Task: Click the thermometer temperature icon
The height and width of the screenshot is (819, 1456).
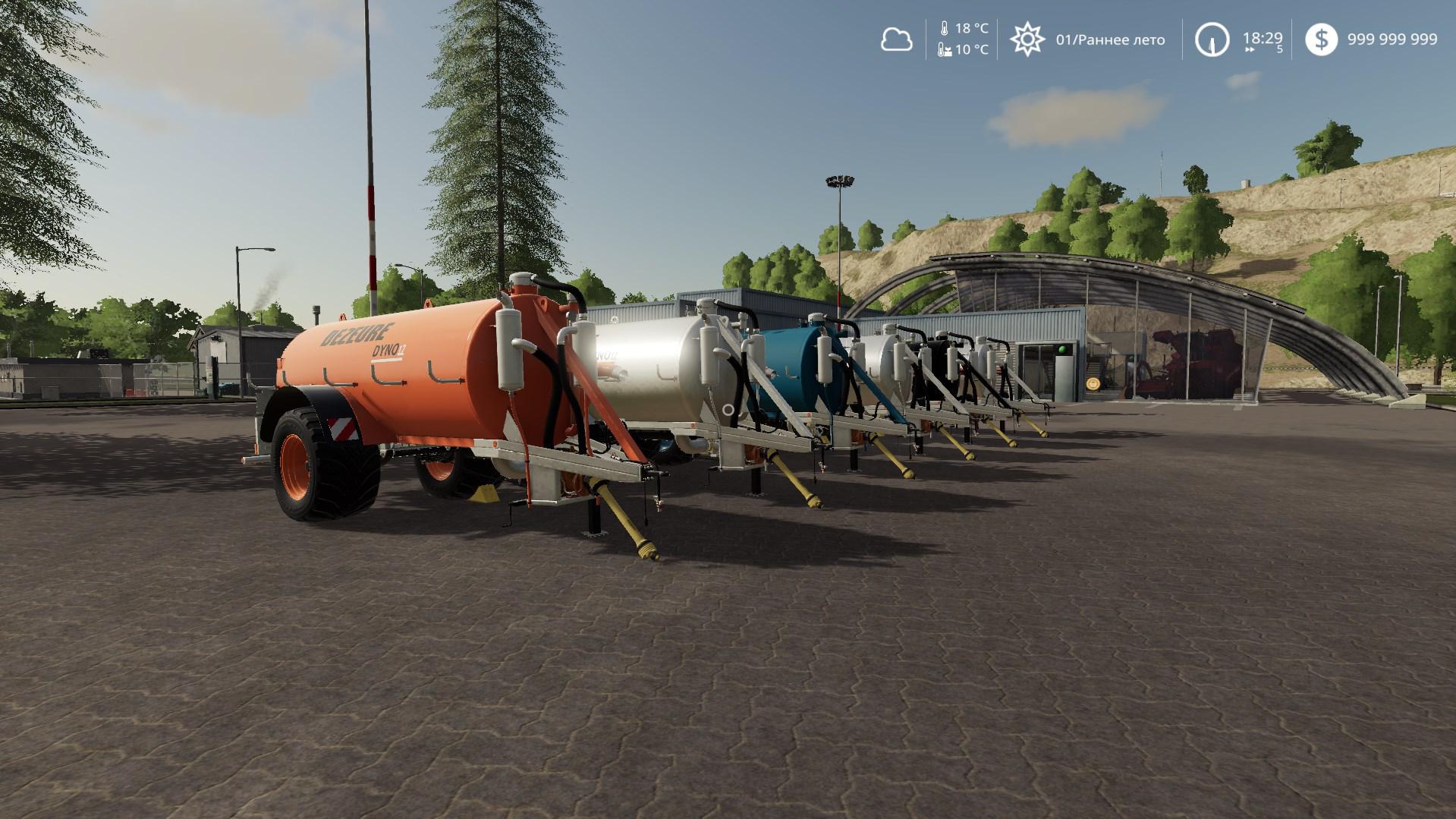Action: (945, 29)
